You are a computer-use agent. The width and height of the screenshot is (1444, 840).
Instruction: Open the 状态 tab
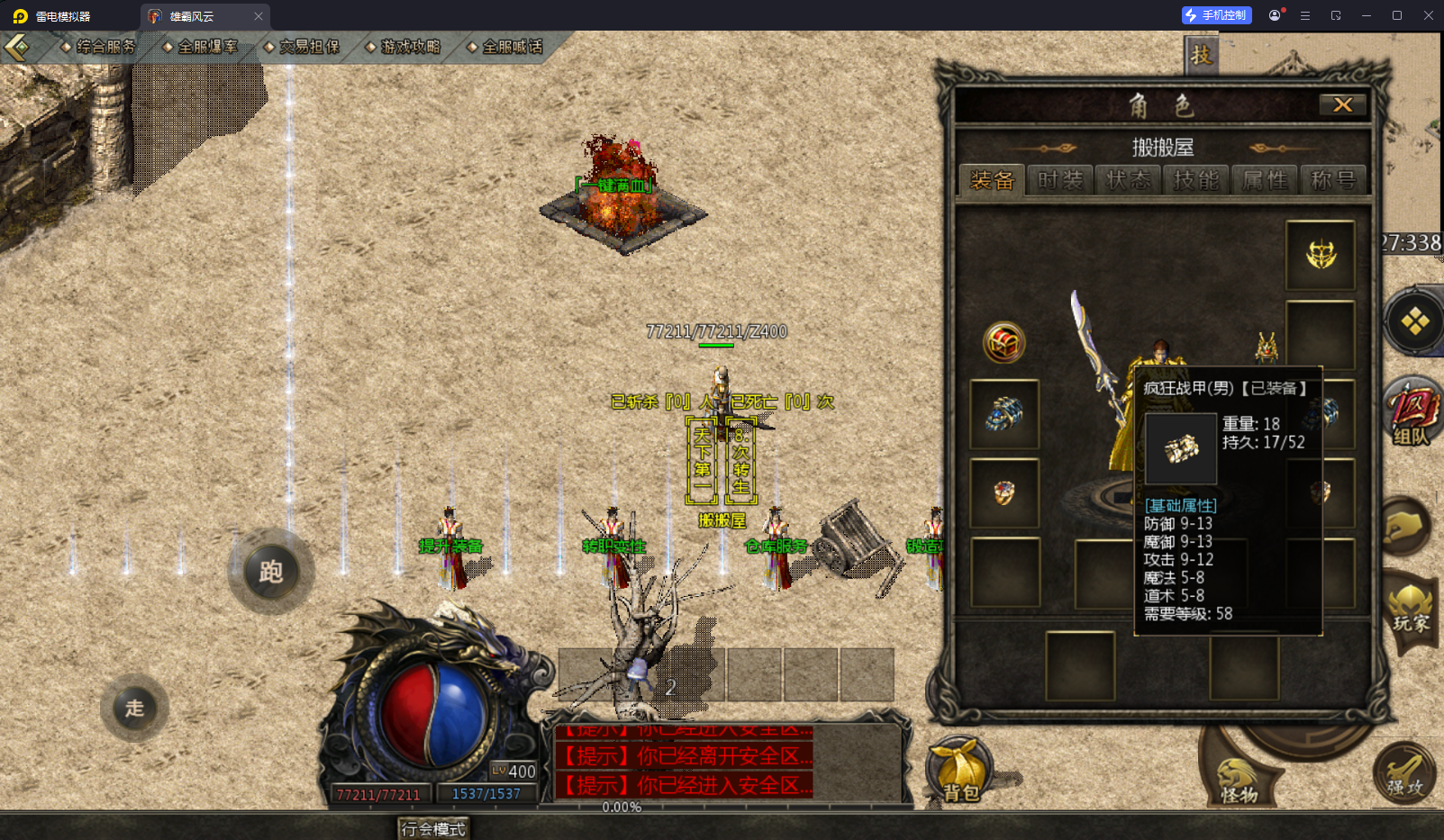tap(1128, 180)
